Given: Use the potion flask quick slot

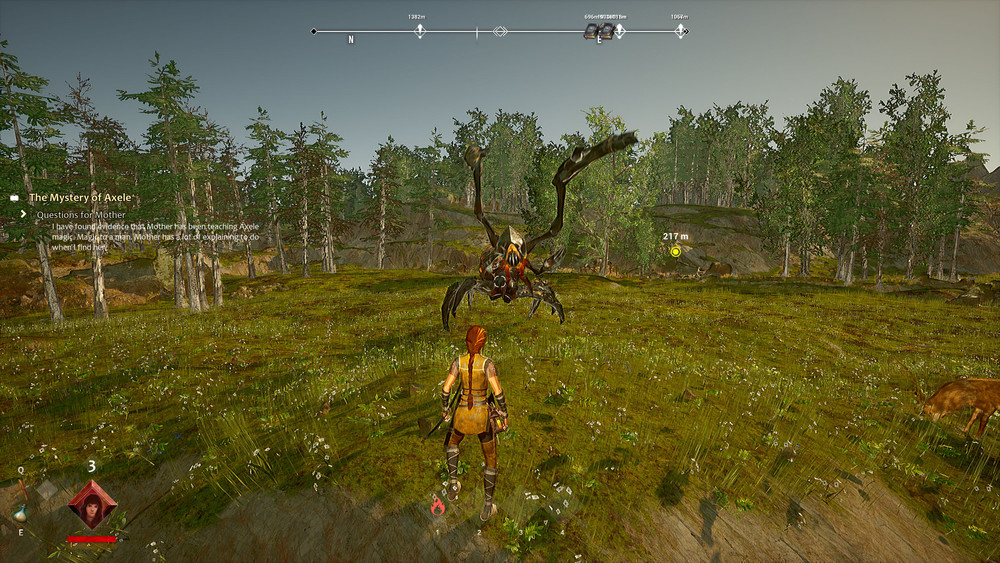Looking at the screenshot, I should pos(20,512).
